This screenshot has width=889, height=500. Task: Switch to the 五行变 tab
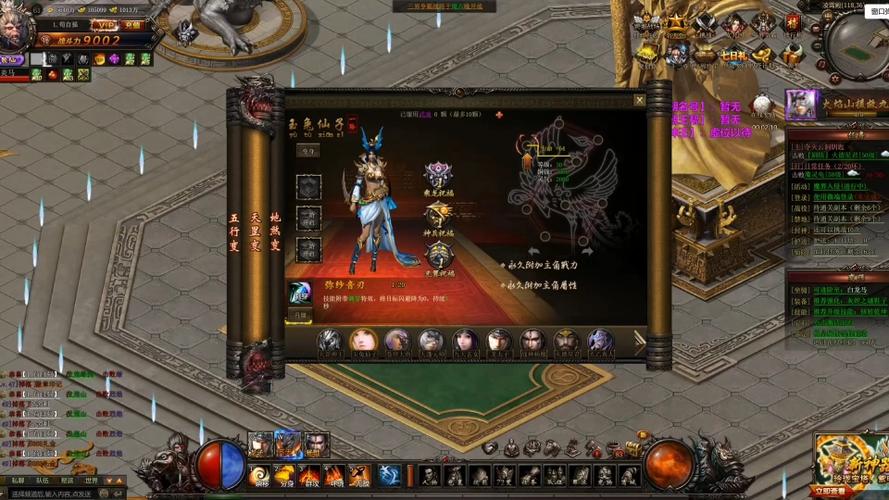(x=234, y=229)
